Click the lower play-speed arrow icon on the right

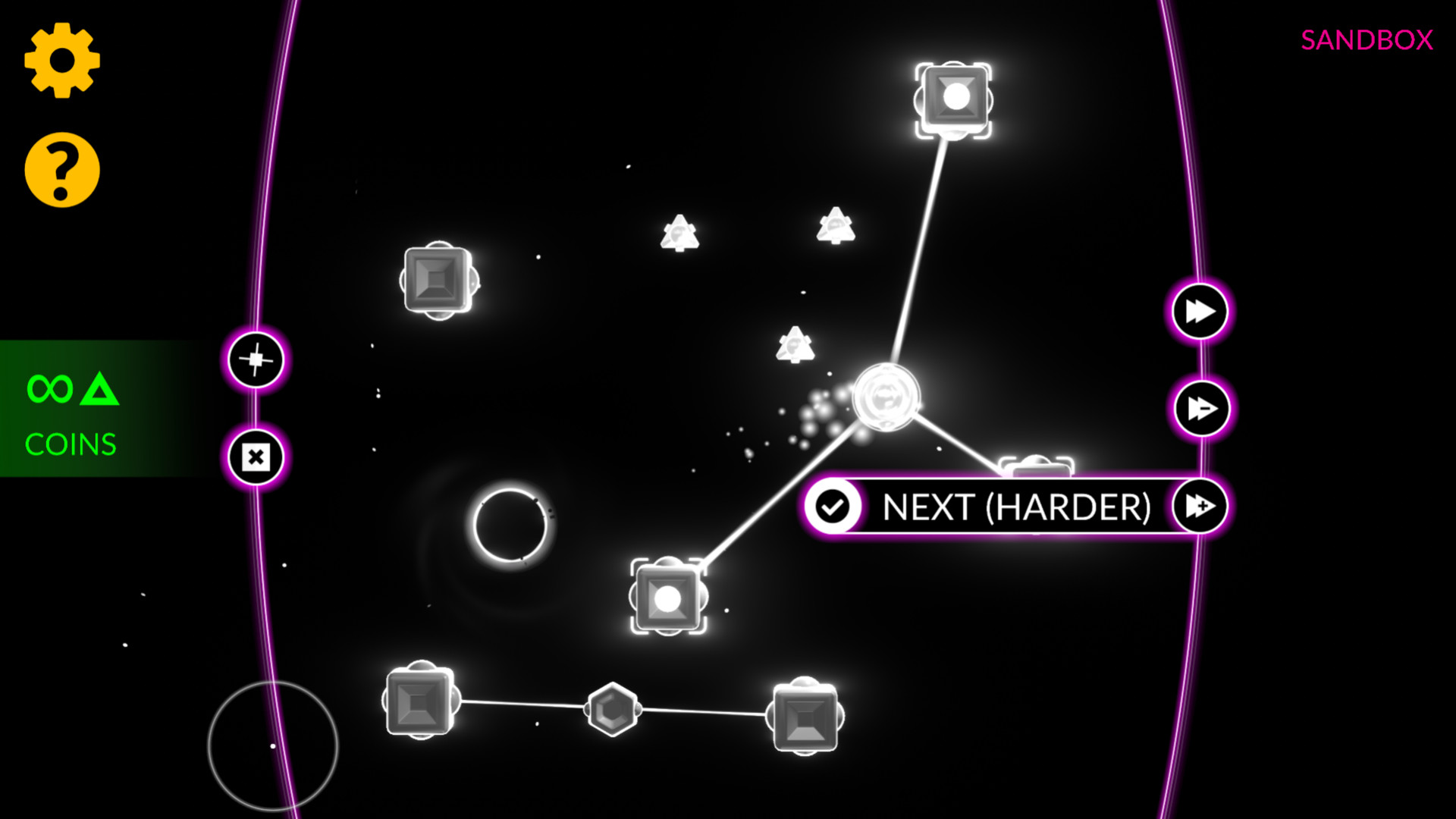[1200, 409]
